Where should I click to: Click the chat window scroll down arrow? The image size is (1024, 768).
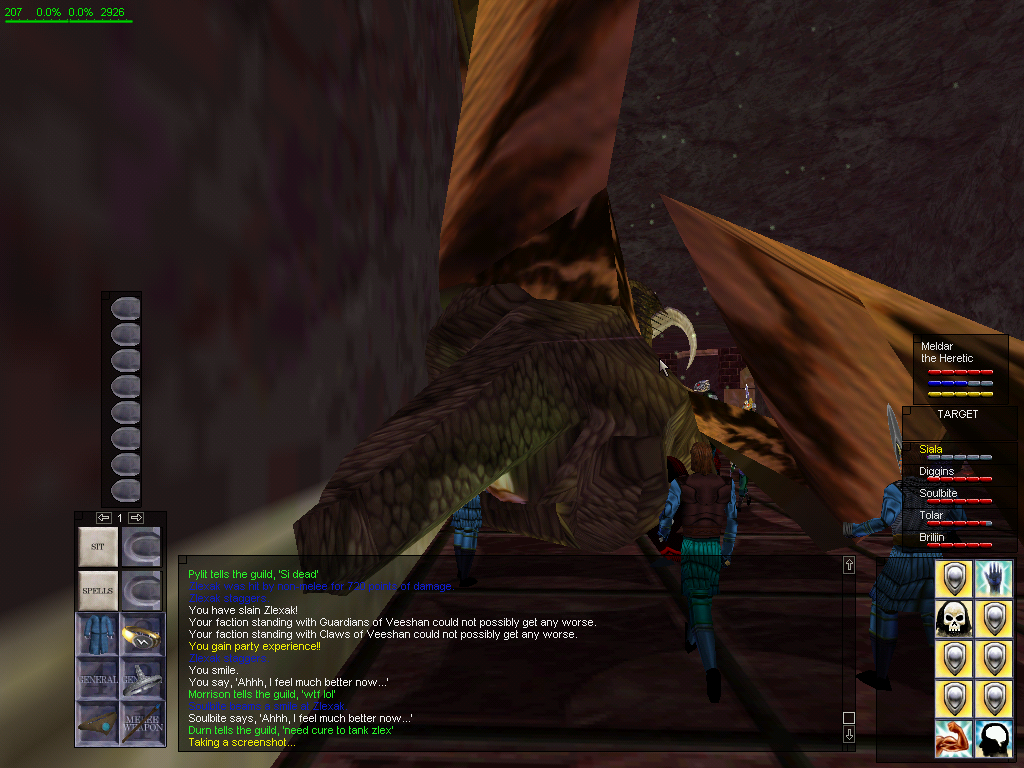click(x=849, y=735)
